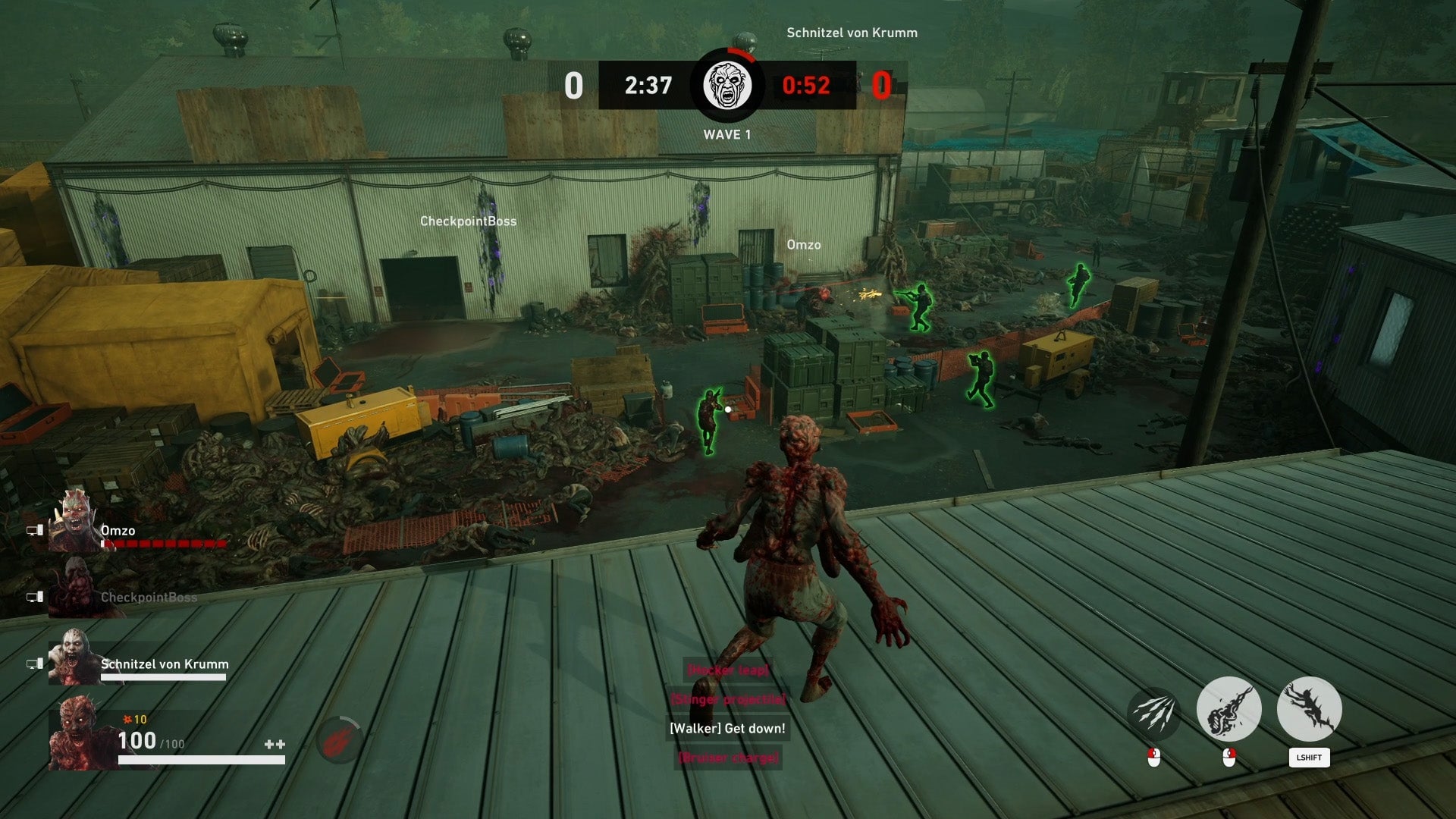Image resolution: width=1456 pixels, height=819 pixels.
Task: Expand the [Bruiser charge] killfeed entry
Action: (728, 756)
